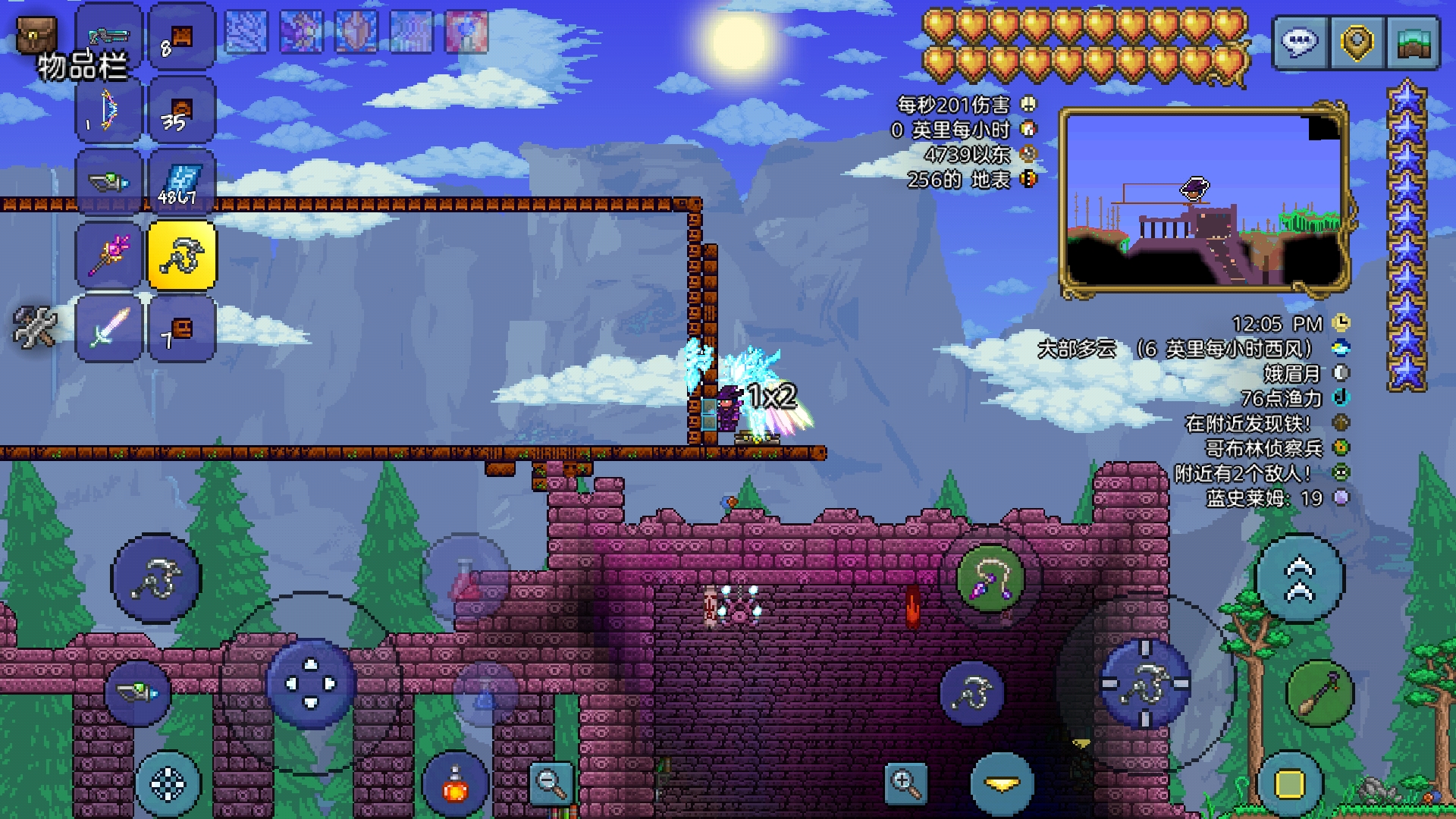The height and width of the screenshot is (819, 1456).
Task: Tap the double-arrow jump button
Action: click(x=1300, y=579)
